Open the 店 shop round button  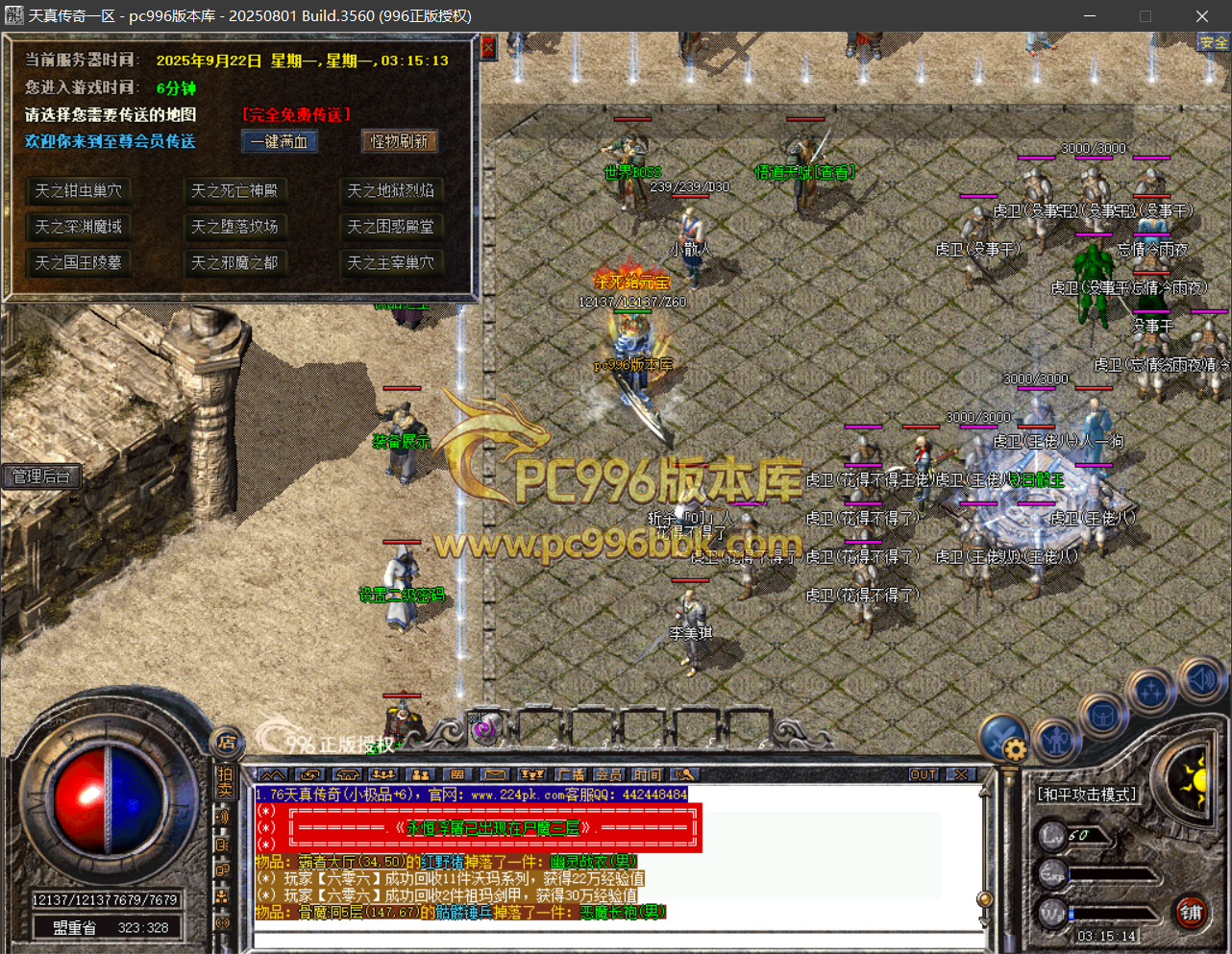(x=227, y=742)
